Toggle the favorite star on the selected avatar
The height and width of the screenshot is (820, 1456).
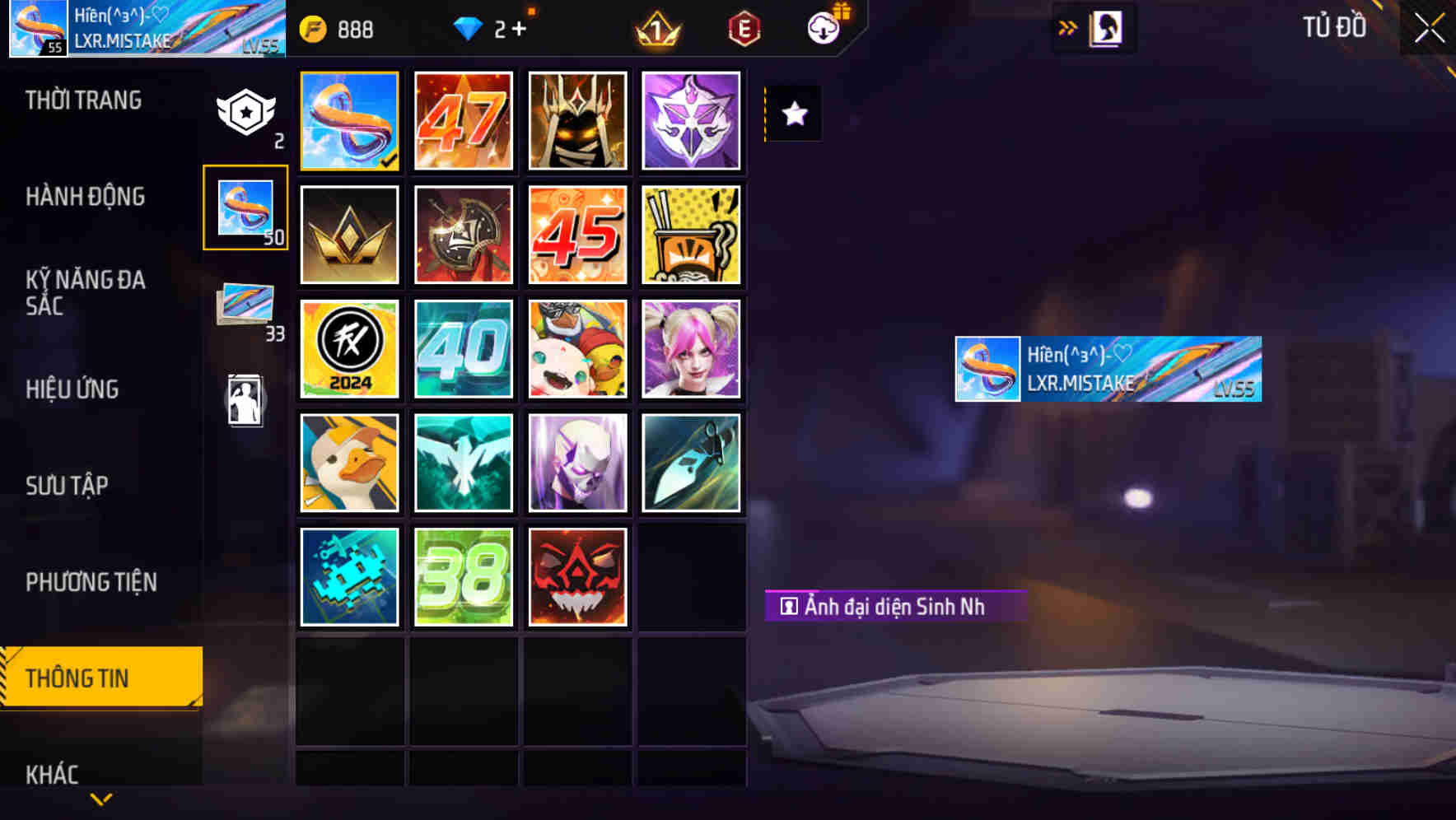[793, 114]
